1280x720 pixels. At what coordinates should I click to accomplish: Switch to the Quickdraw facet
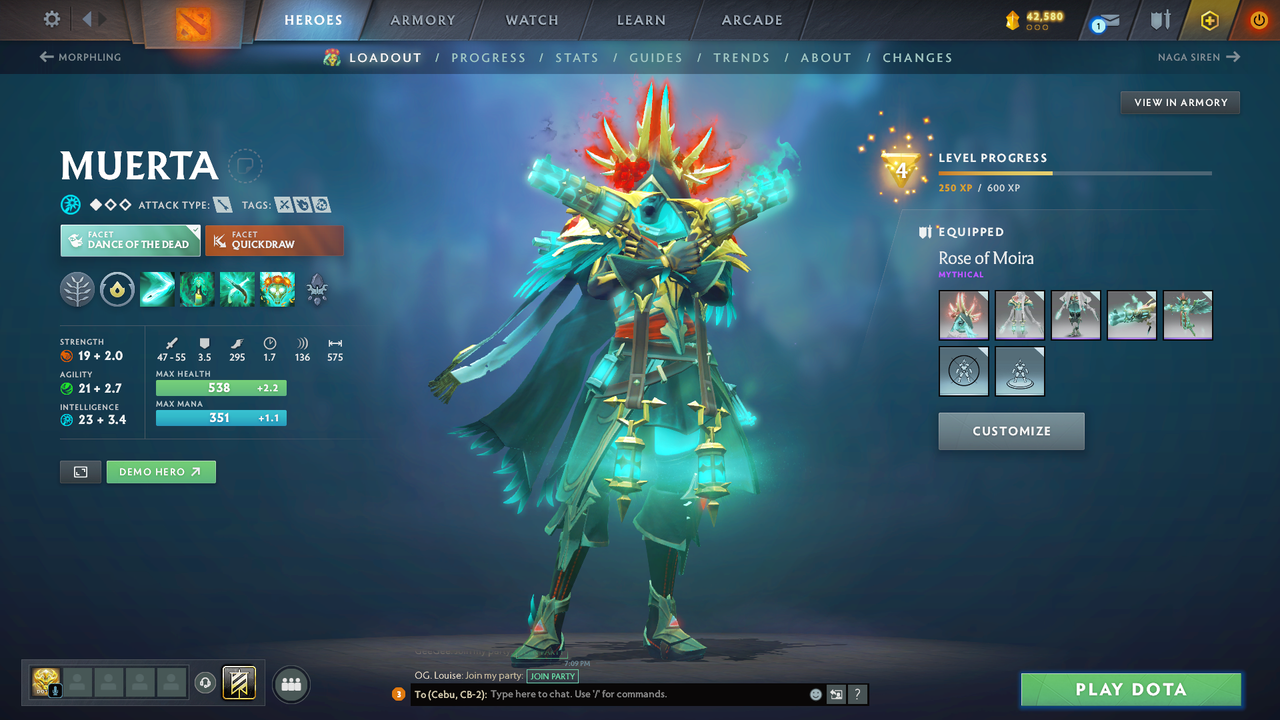pos(274,240)
